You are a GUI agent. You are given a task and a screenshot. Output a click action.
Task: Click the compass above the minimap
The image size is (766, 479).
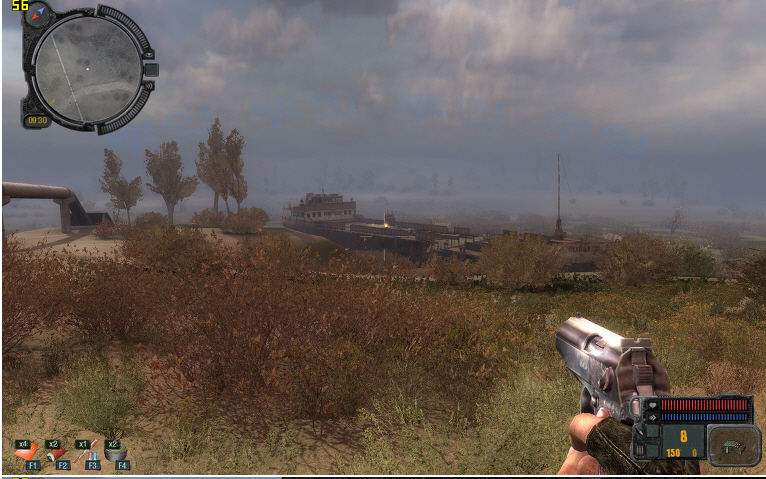(39, 14)
